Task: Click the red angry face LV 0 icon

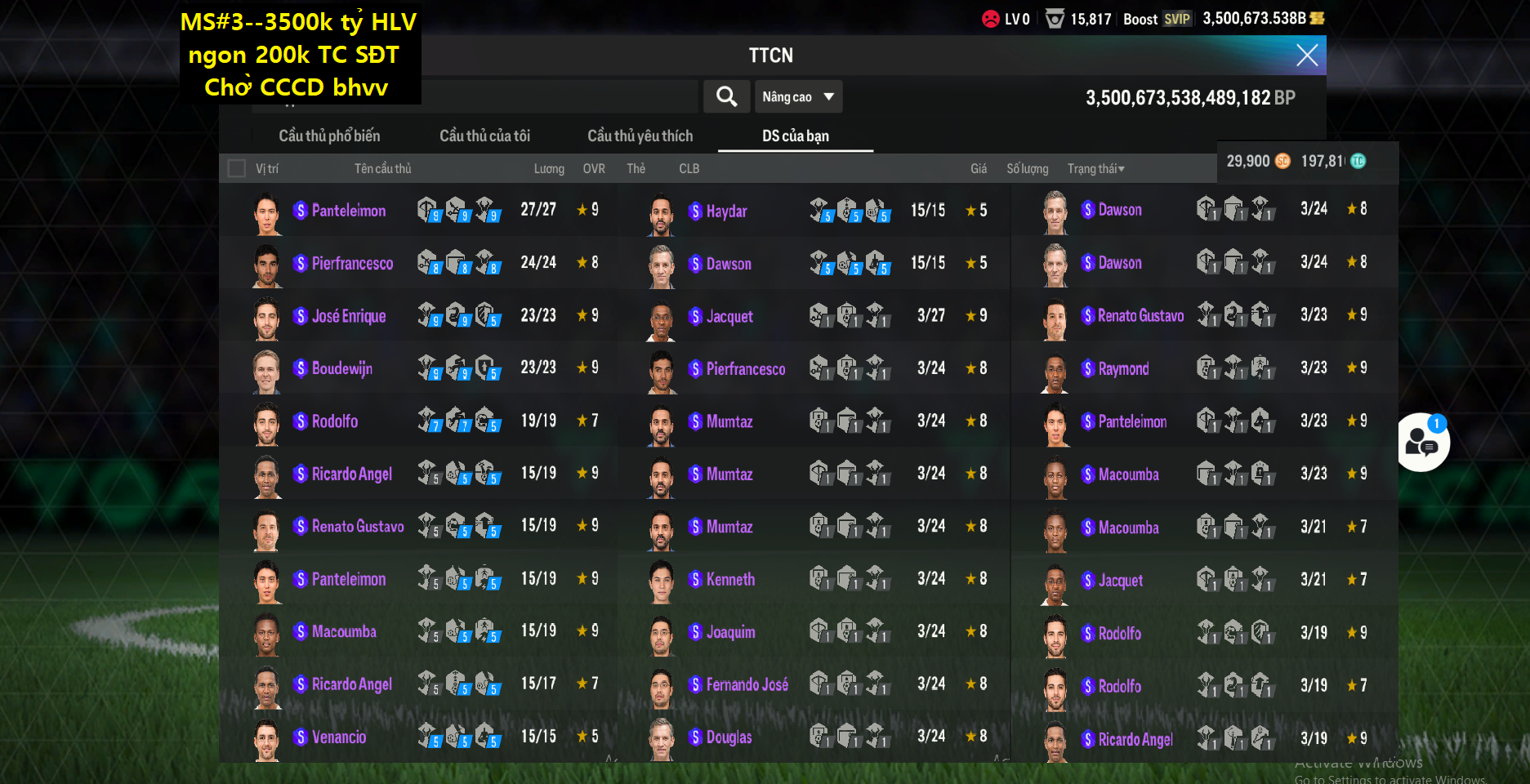Action: pos(991,16)
